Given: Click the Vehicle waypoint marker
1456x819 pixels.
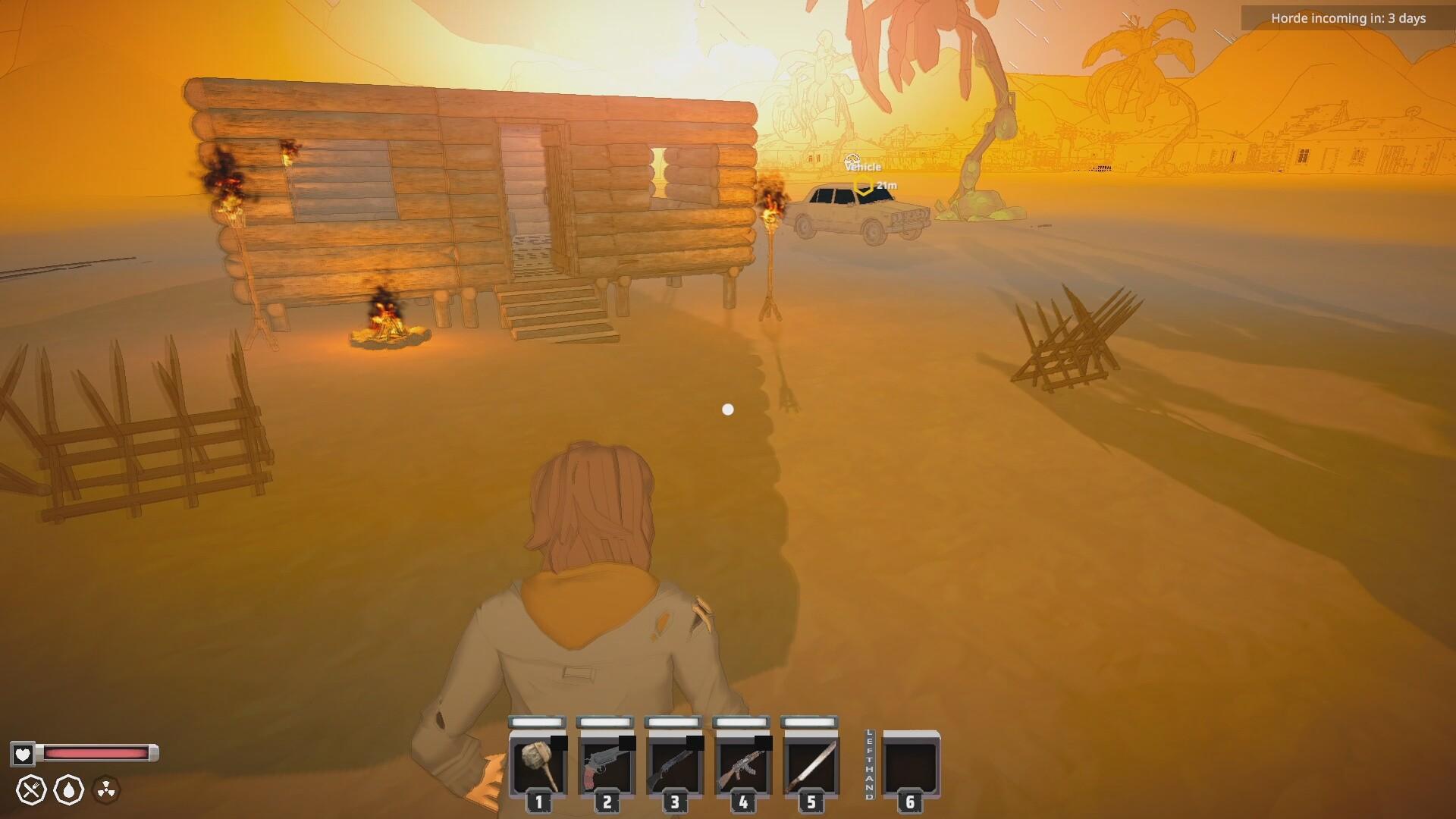Looking at the screenshot, I should pos(863,186).
